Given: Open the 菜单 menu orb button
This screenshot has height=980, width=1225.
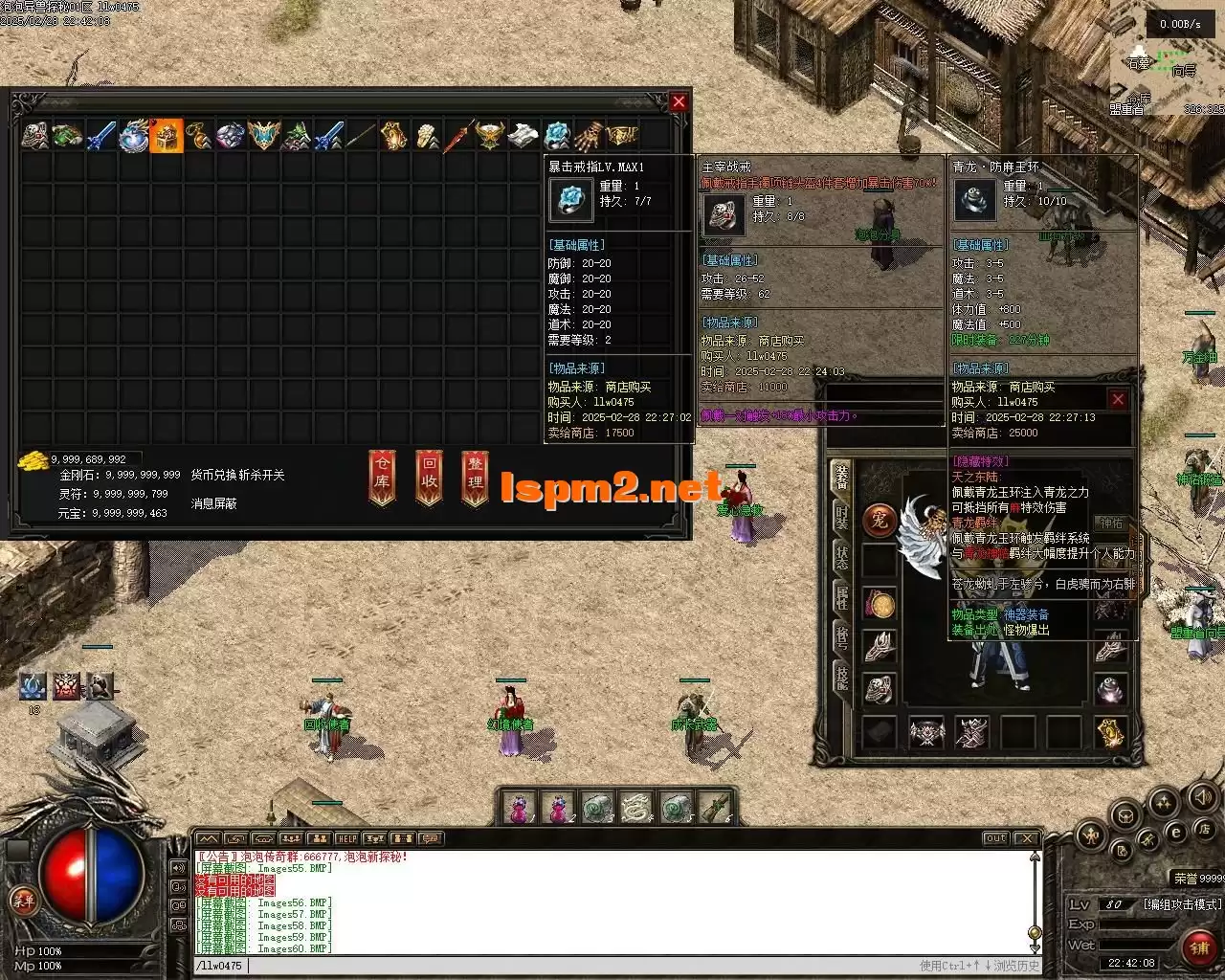Looking at the screenshot, I should point(21,902).
